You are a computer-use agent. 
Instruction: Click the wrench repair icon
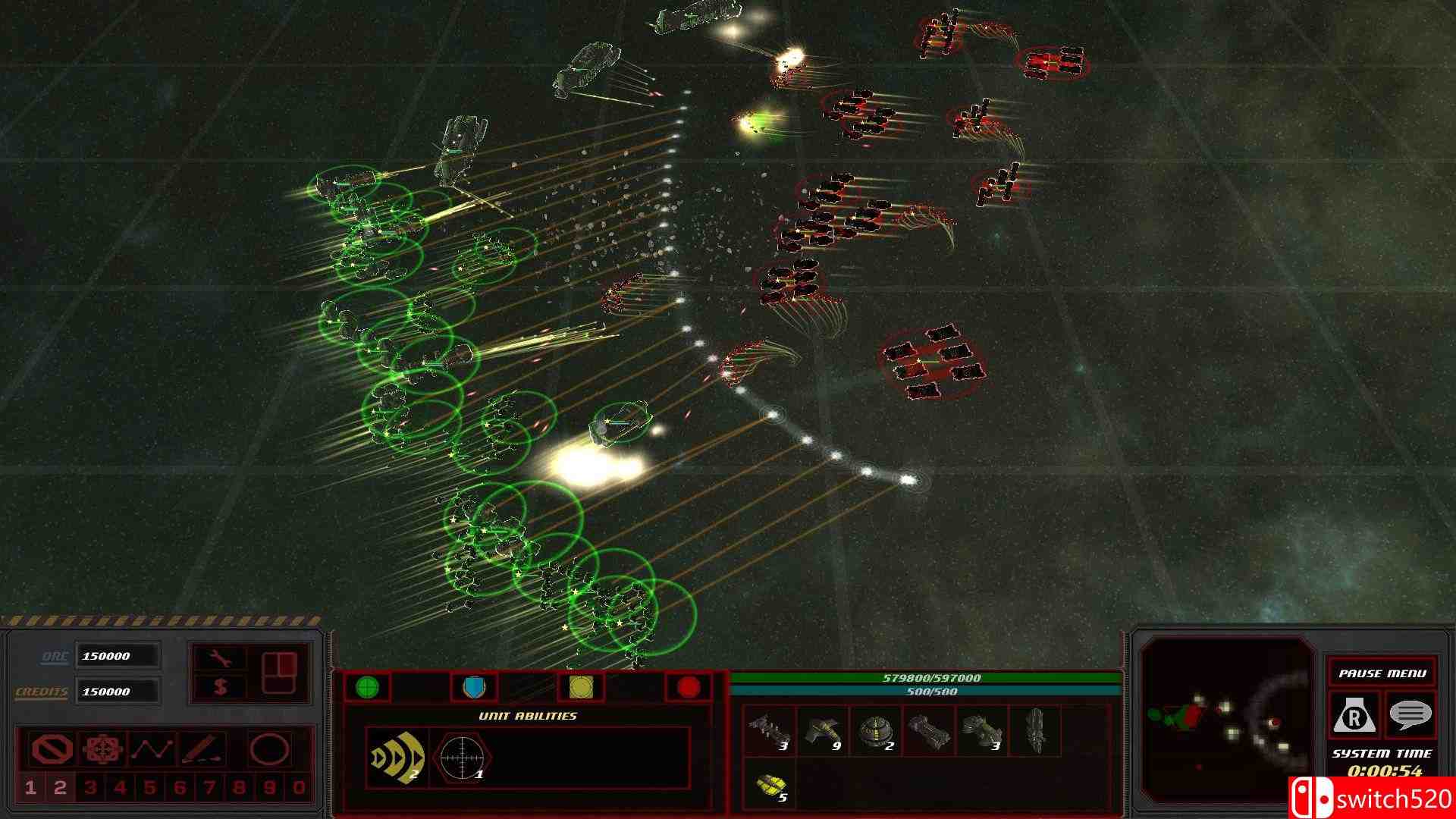[221, 656]
